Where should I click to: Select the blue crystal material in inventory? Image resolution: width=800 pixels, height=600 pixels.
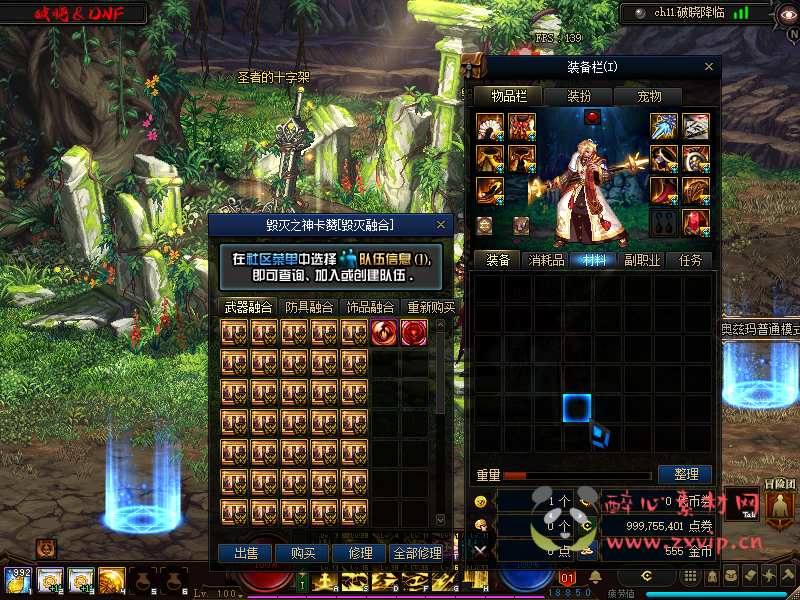598,434
